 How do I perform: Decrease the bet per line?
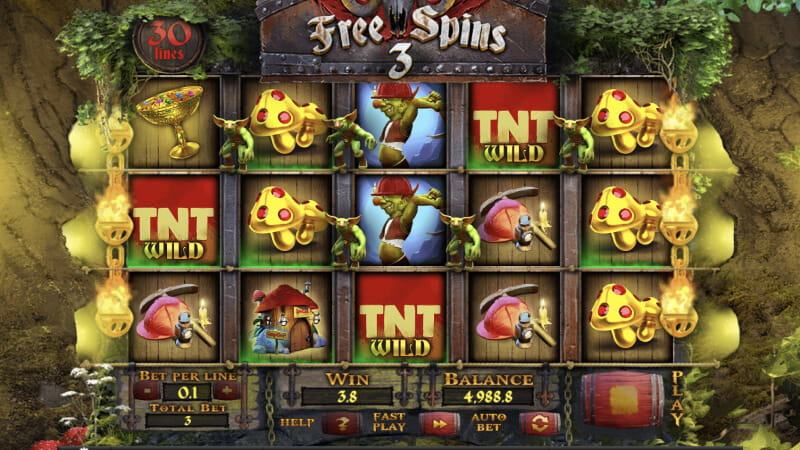[146, 391]
